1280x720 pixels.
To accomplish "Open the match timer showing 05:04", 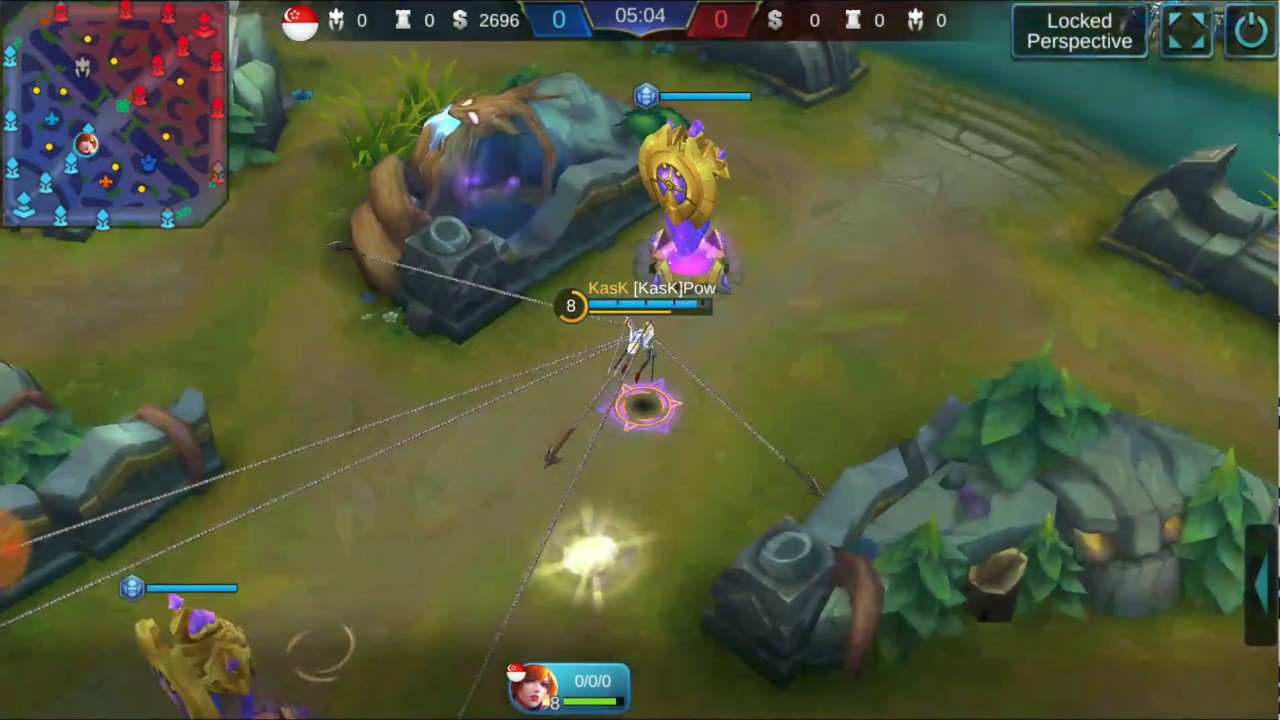I will (x=639, y=17).
